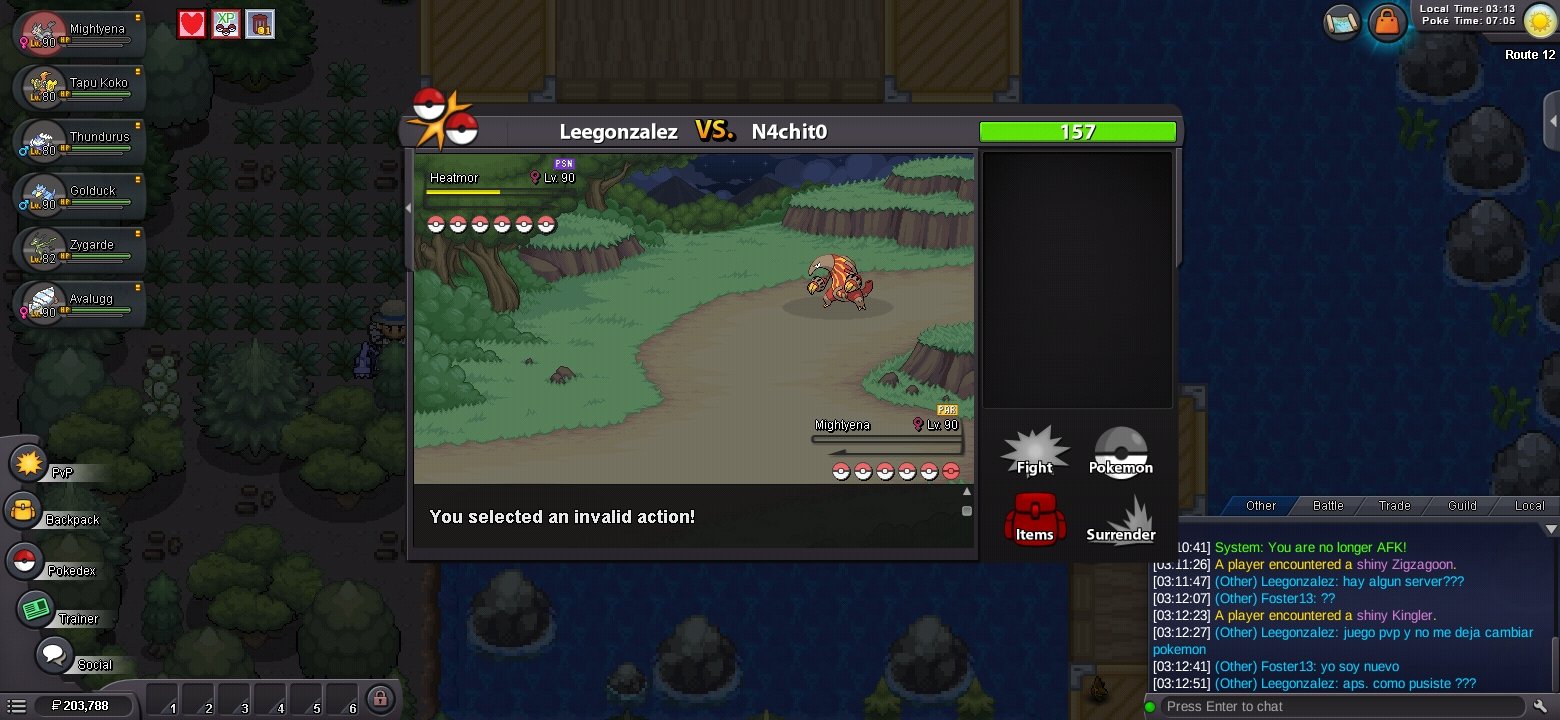1560x720 pixels.
Task: Switch to the Trade chat tab
Action: tap(1394, 506)
